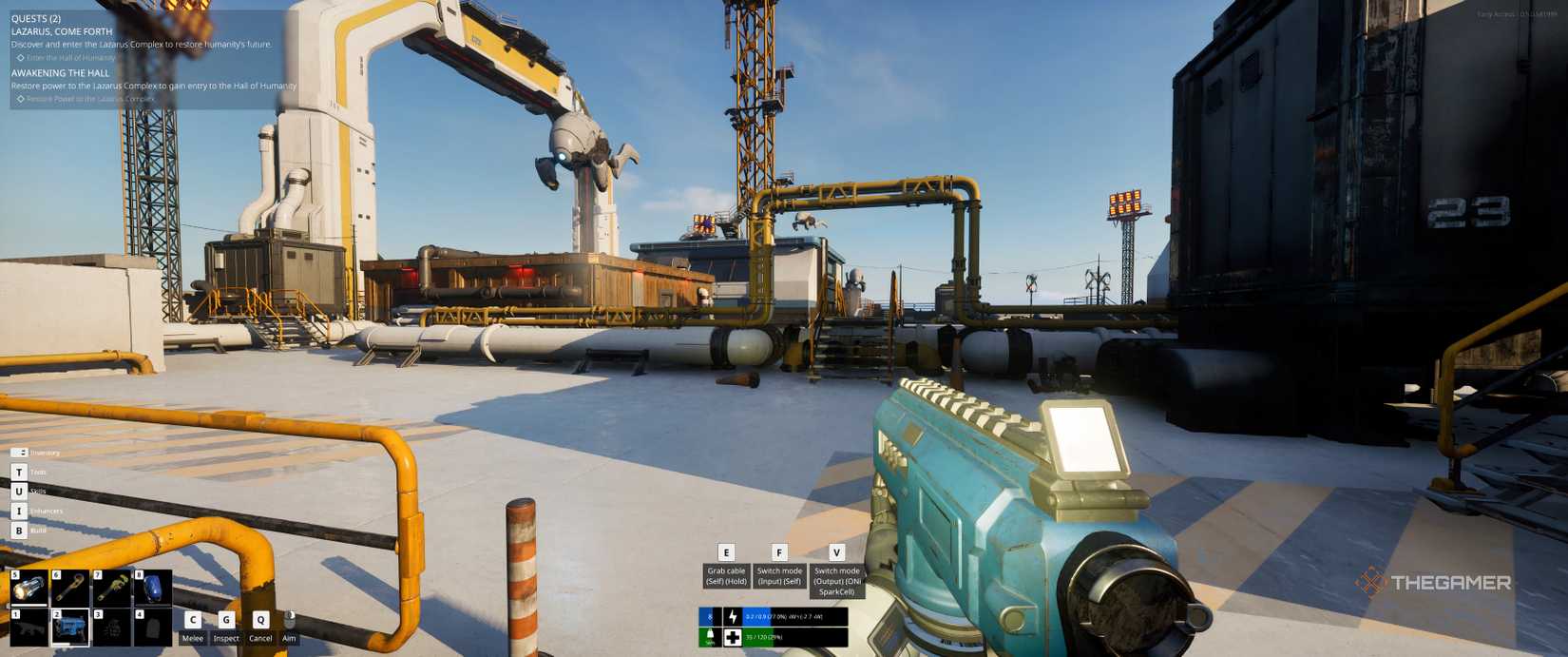The image size is (1568, 657).
Task: Switch to the rifle in slot 1
Action: [x=29, y=628]
